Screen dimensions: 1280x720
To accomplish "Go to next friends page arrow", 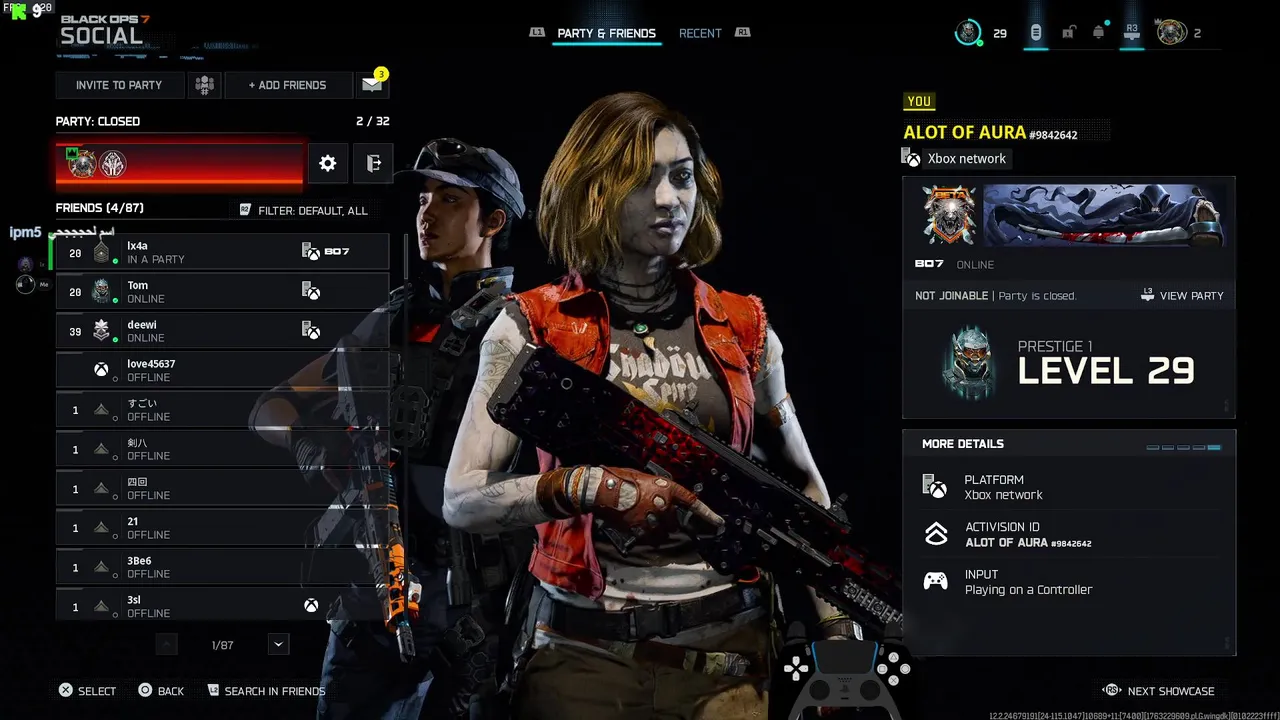I will click(x=278, y=645).
